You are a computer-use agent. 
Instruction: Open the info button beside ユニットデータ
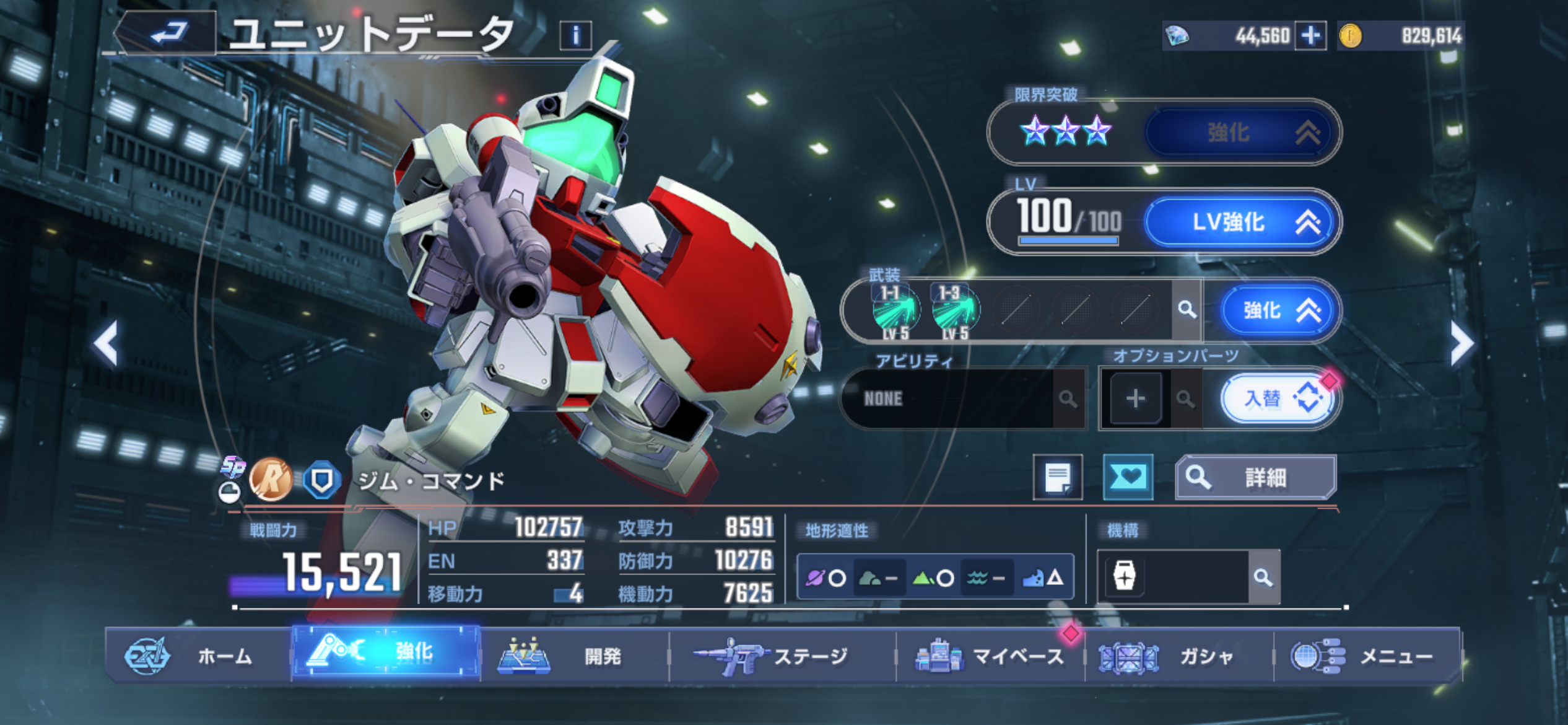[575, 35]
